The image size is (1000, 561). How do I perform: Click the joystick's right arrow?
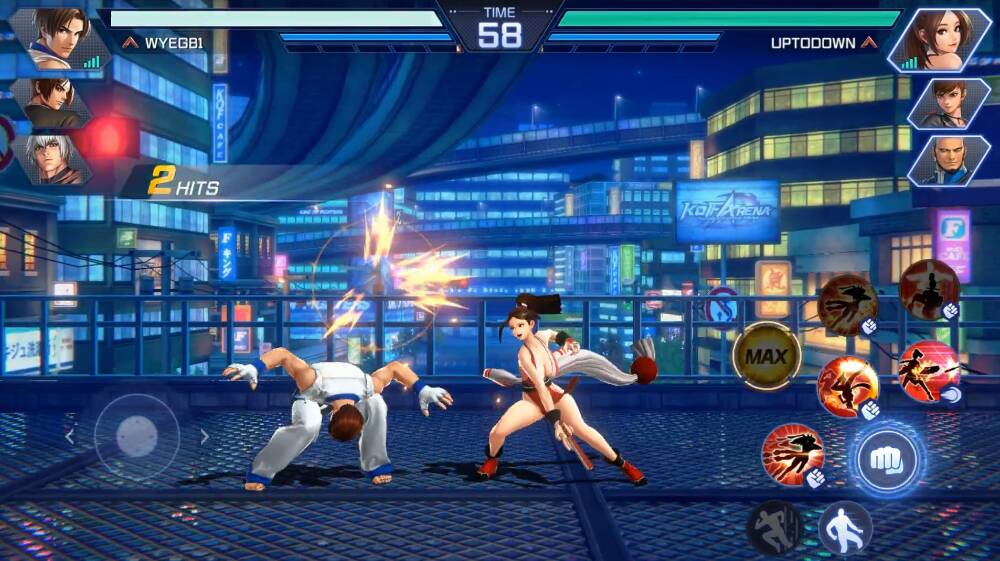pyautogui.click(x=204, y=436)
